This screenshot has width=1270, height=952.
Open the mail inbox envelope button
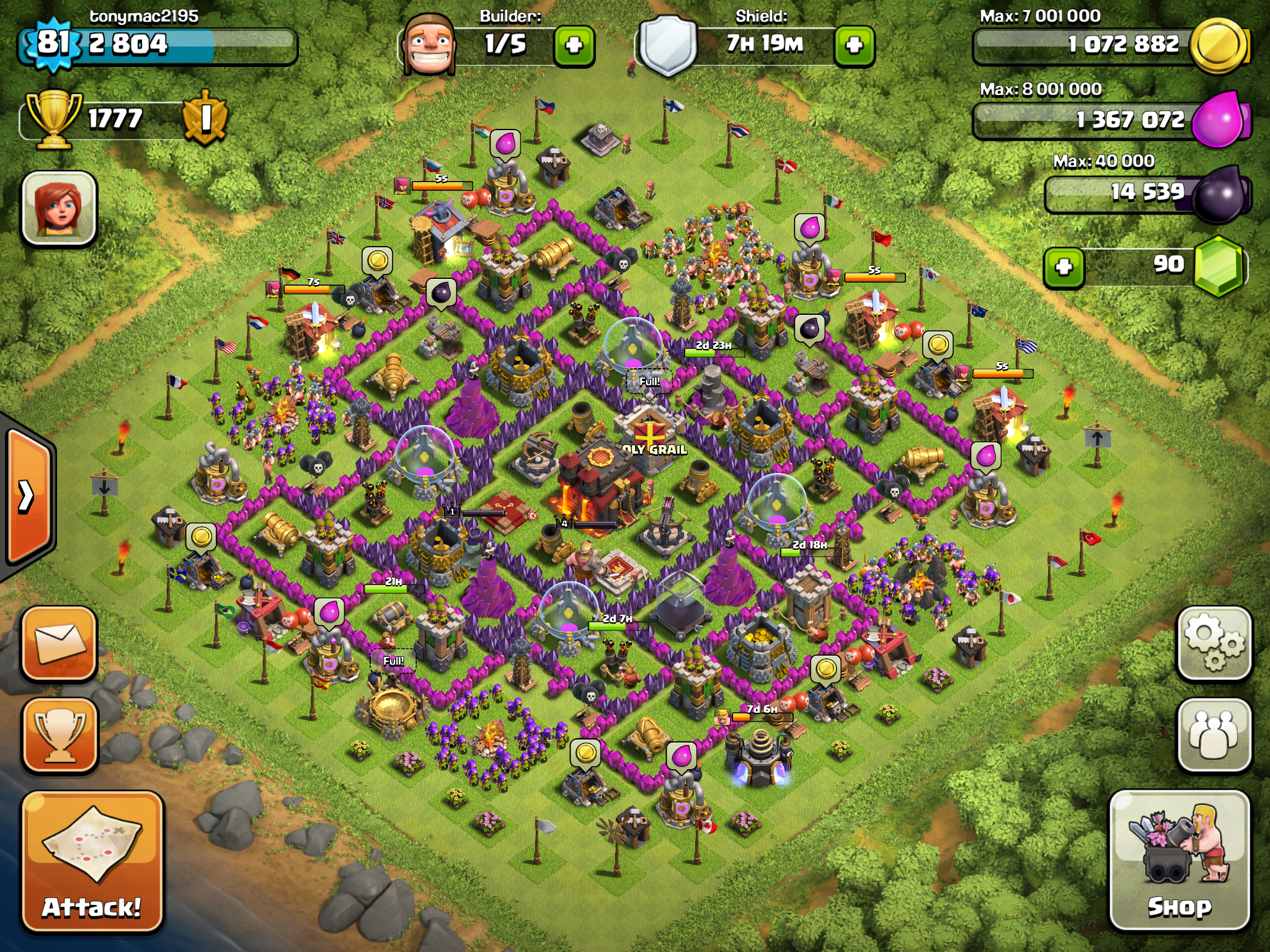coord(60,643)
